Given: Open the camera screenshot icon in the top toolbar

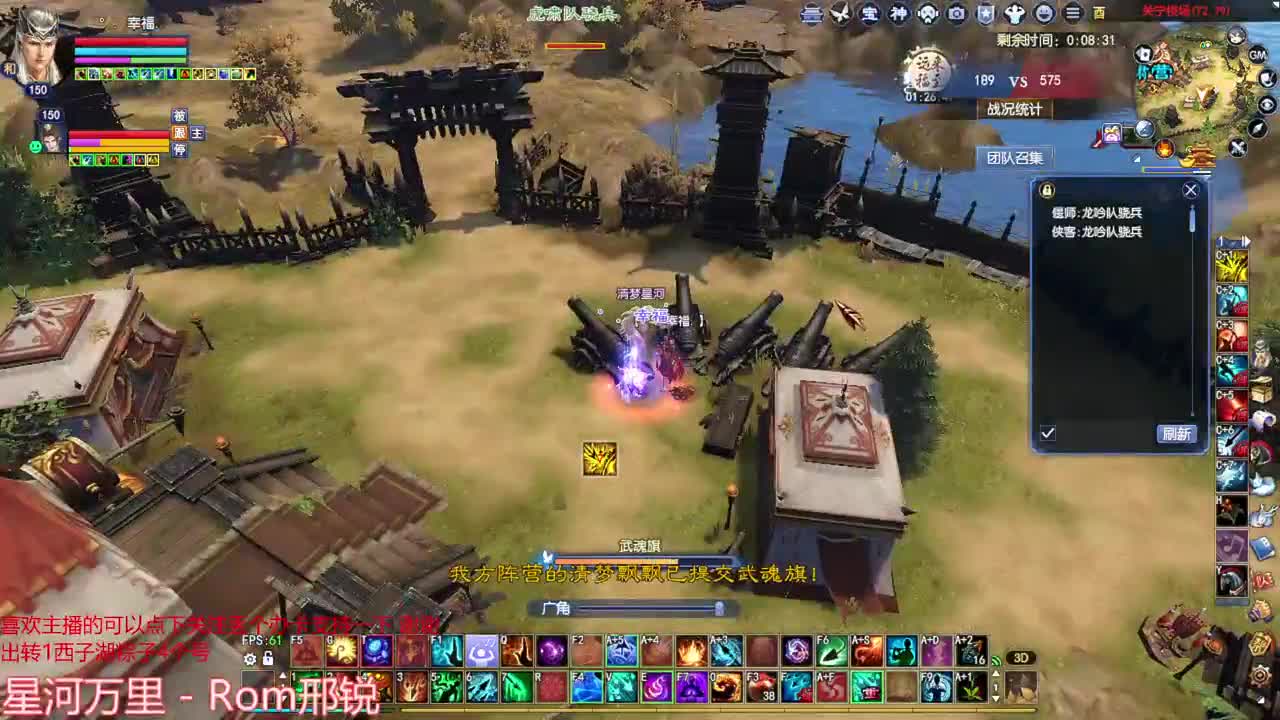Looking at the screenshot, I should (x=957, y=12).
